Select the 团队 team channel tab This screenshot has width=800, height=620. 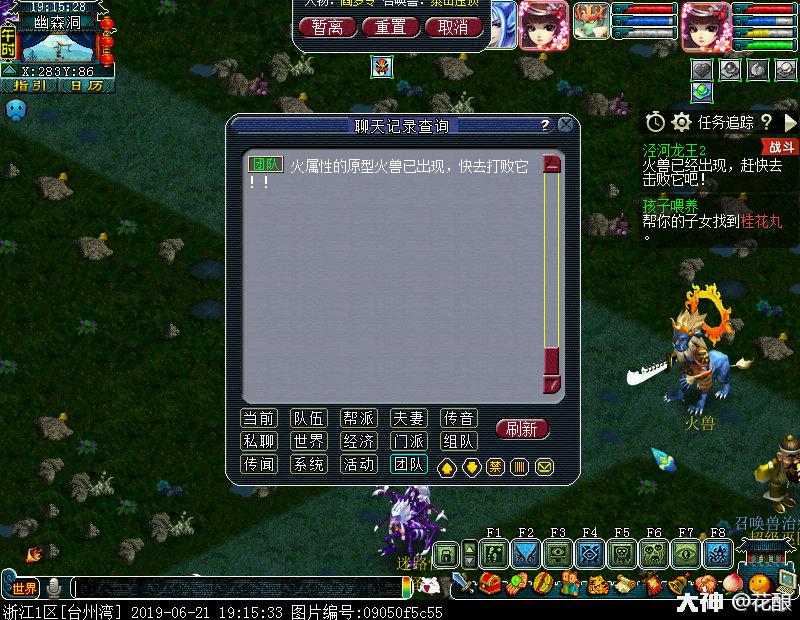tap(408, 464)
